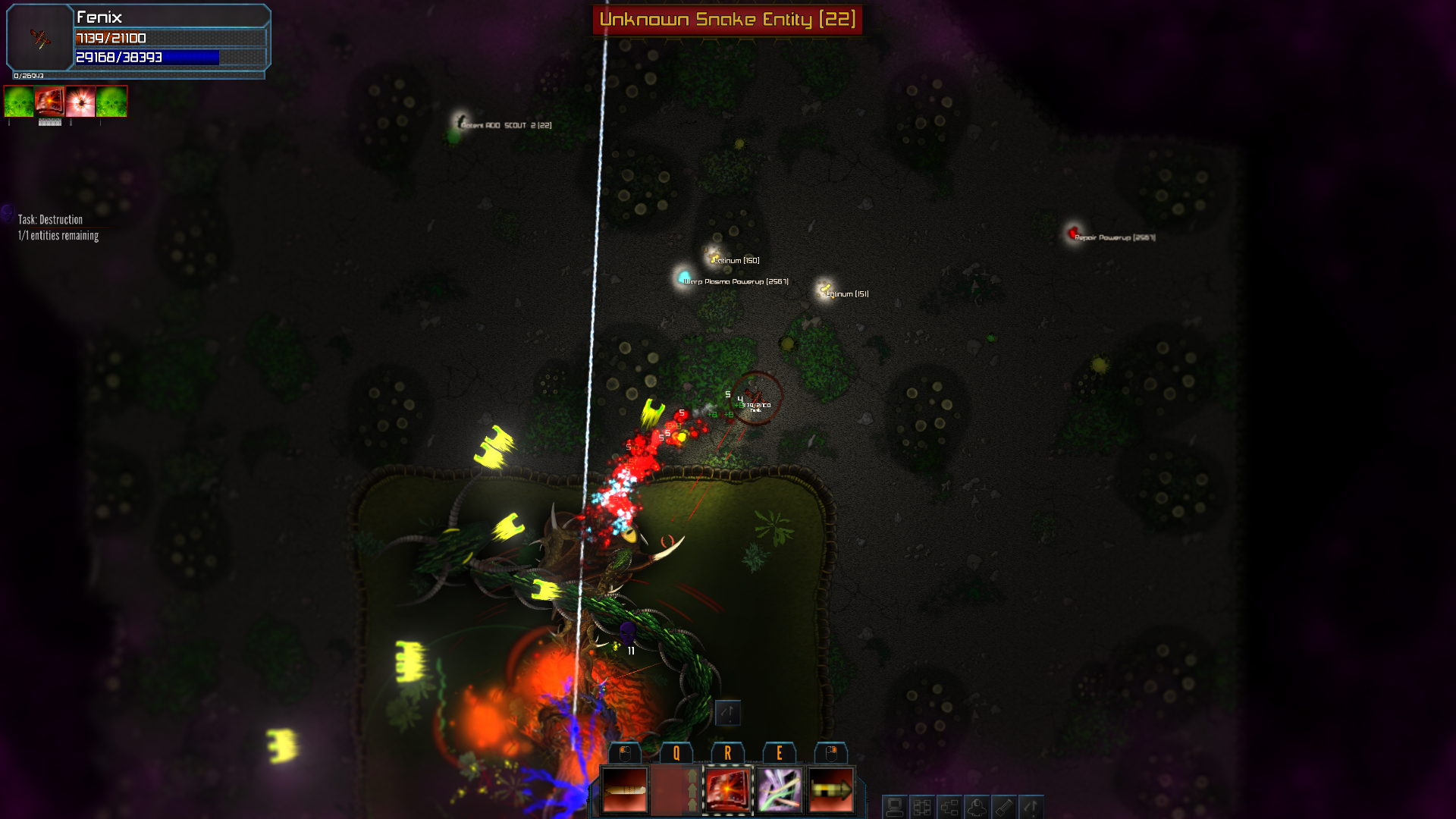
Task: Open the equipment grid panel
Action: [921, 805]
